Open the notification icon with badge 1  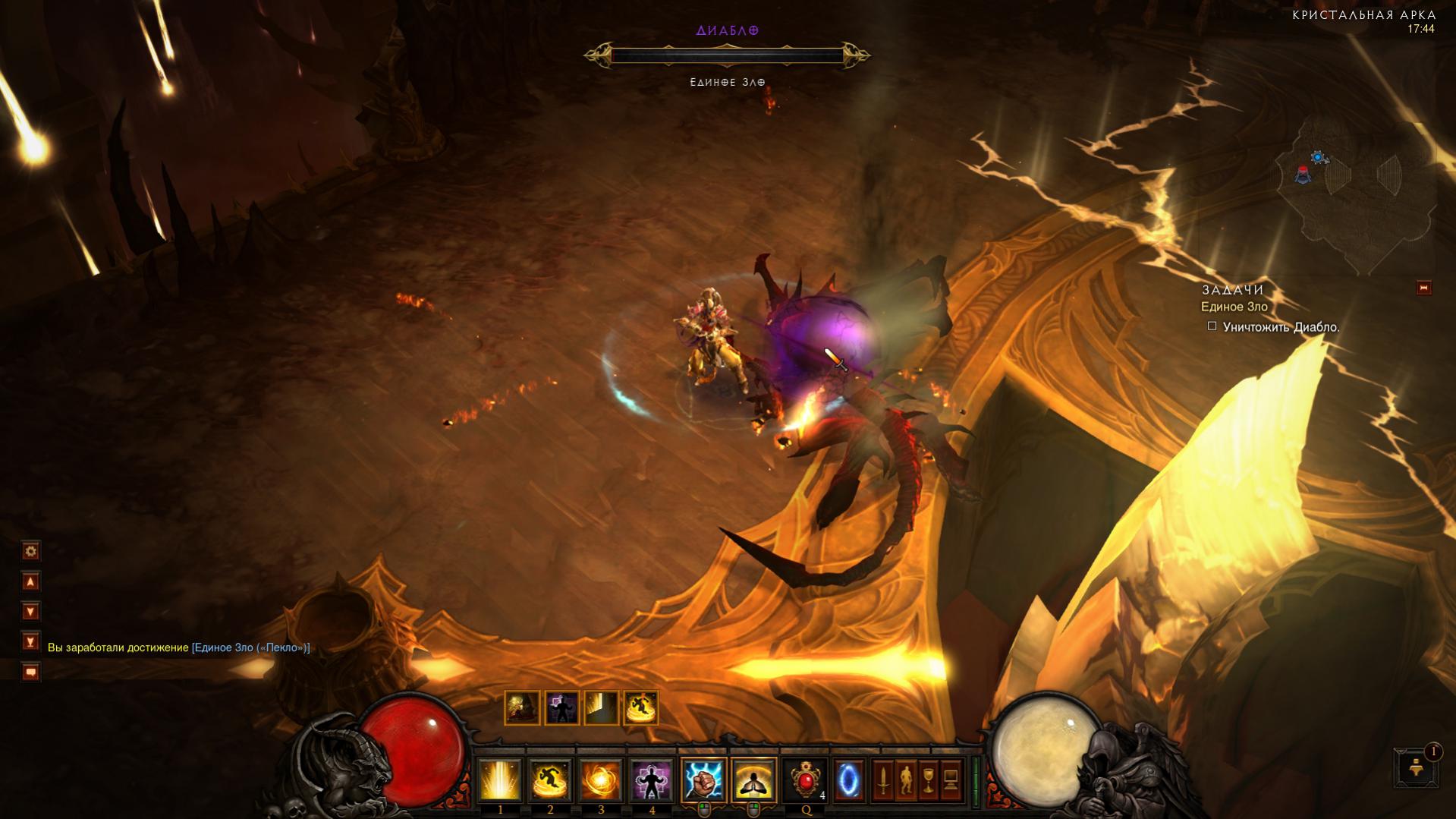[1416, 767]
